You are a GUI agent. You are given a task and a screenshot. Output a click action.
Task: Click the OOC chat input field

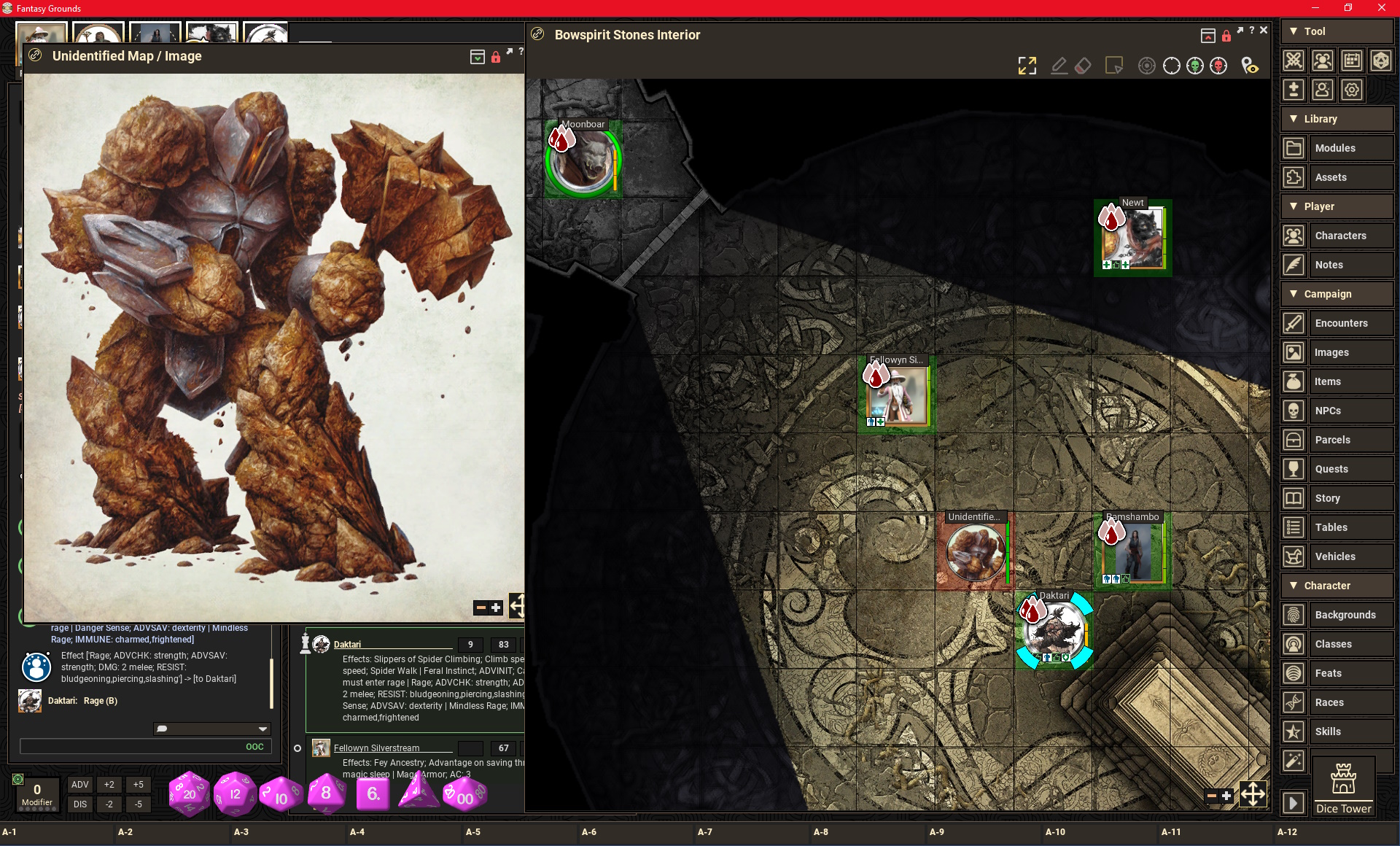click(131, 746)
